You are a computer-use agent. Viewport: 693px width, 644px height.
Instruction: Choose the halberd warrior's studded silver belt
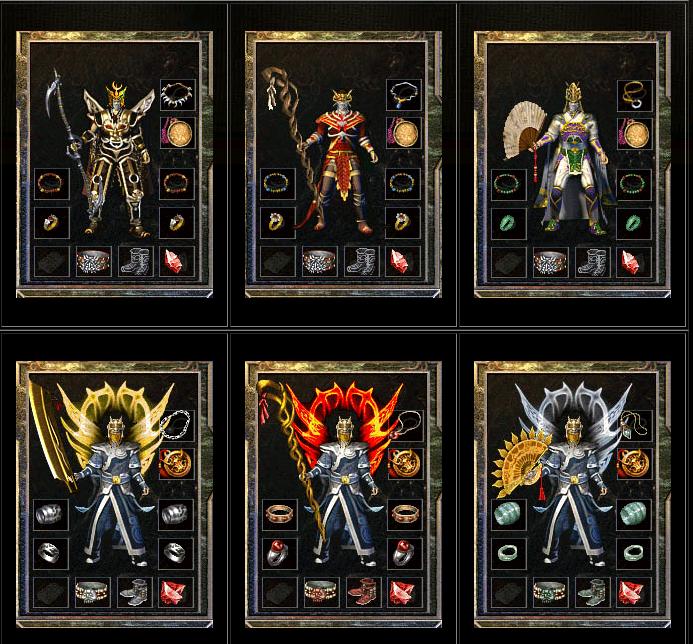click(93, 262)
